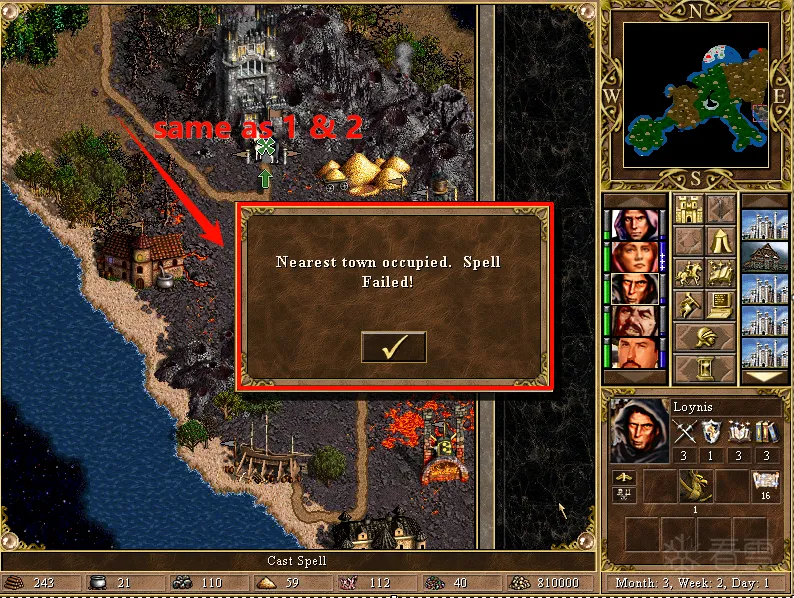The height and width of the screenshot is (598, 794).
Task: Select the purple-hooded hero portrait in the list
Action: (634, 226)
